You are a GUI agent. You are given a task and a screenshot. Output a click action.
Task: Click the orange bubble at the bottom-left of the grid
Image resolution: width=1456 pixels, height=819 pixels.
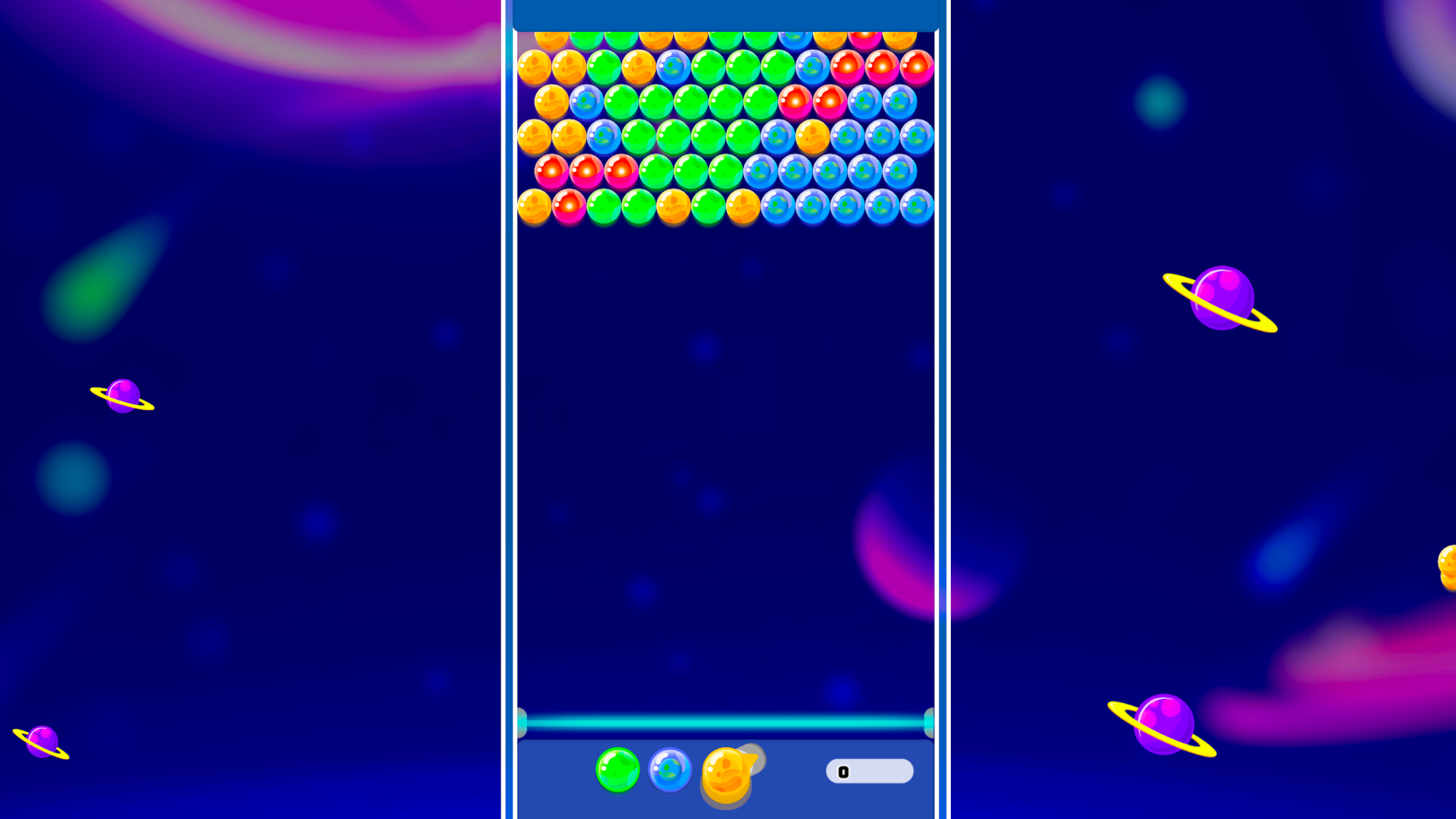coord(535,206)
